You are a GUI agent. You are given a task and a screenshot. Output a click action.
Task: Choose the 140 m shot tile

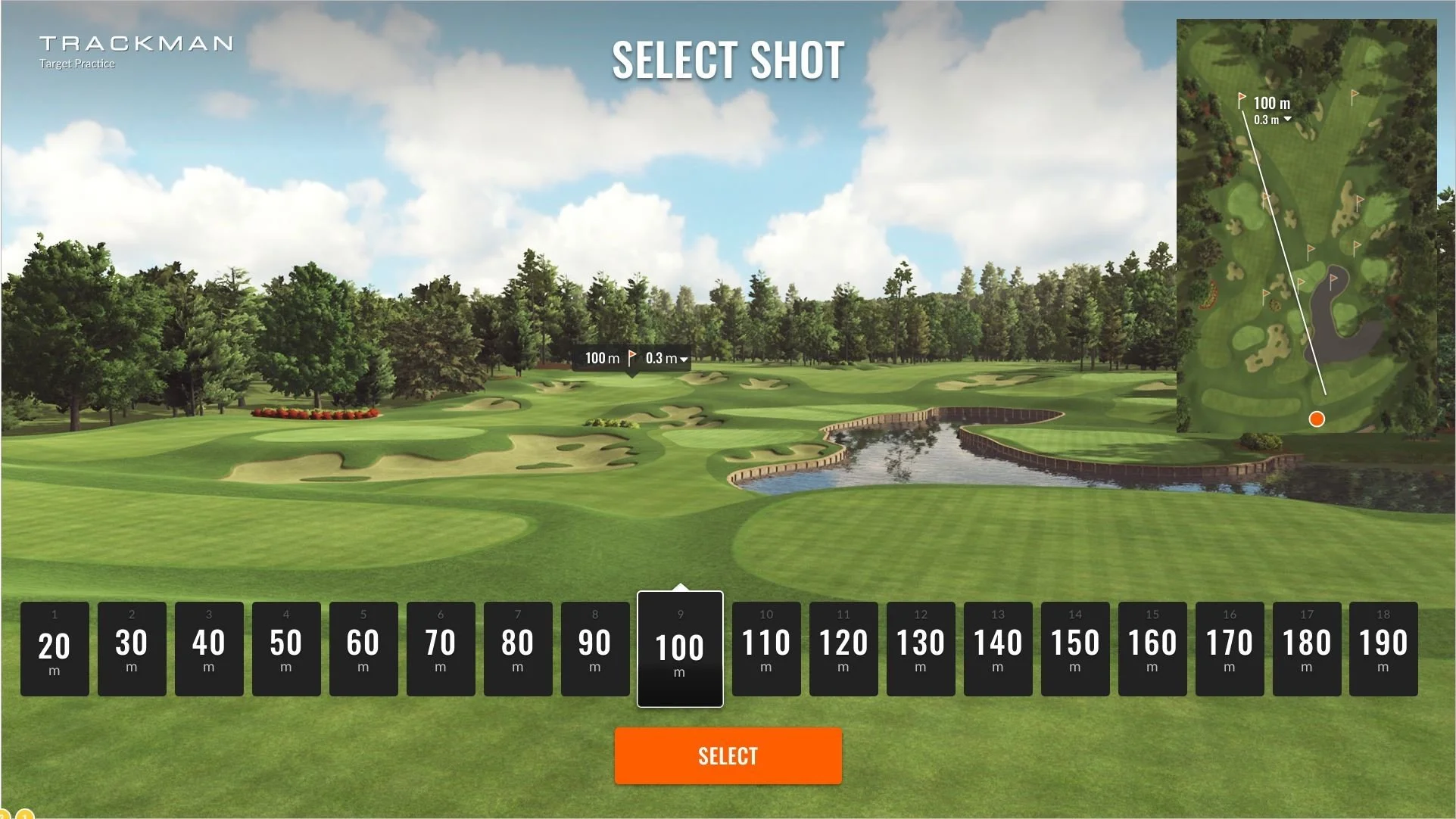click(x=998, y=649)
